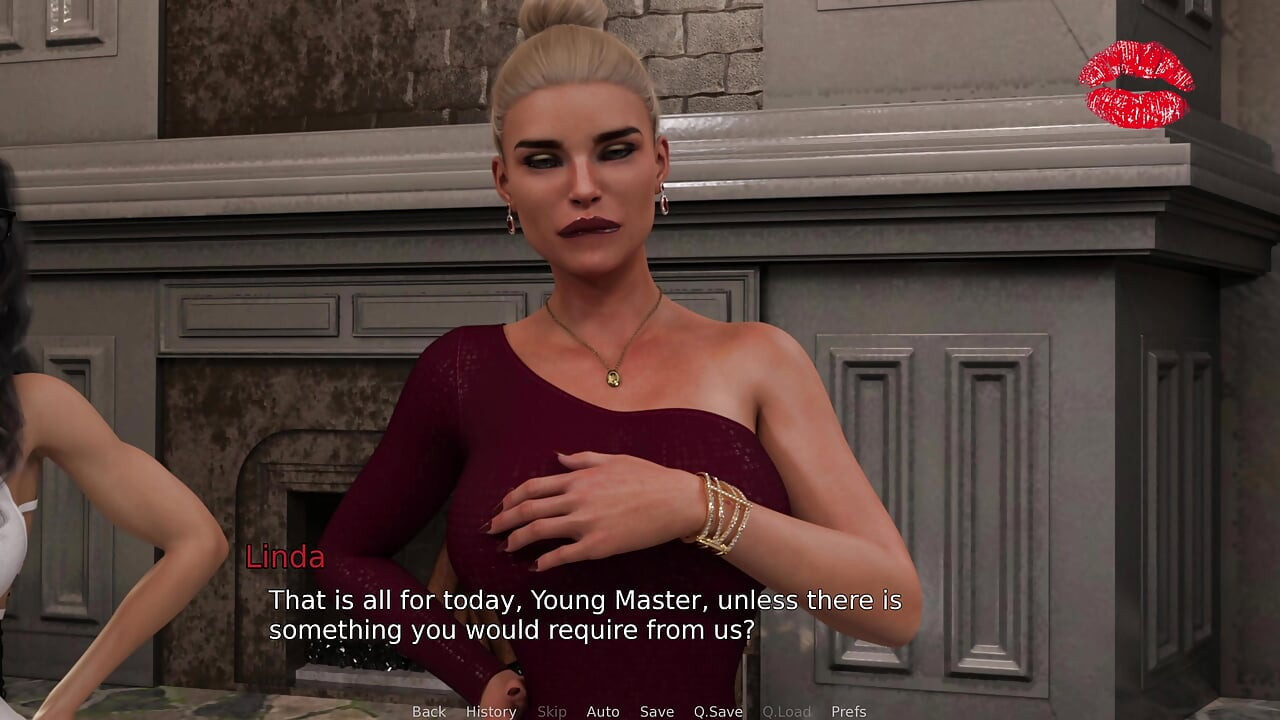Load the last quick save via Q.Load
Image resolution: width=1280 pixels, height=720 pixels.
point(786,711)
